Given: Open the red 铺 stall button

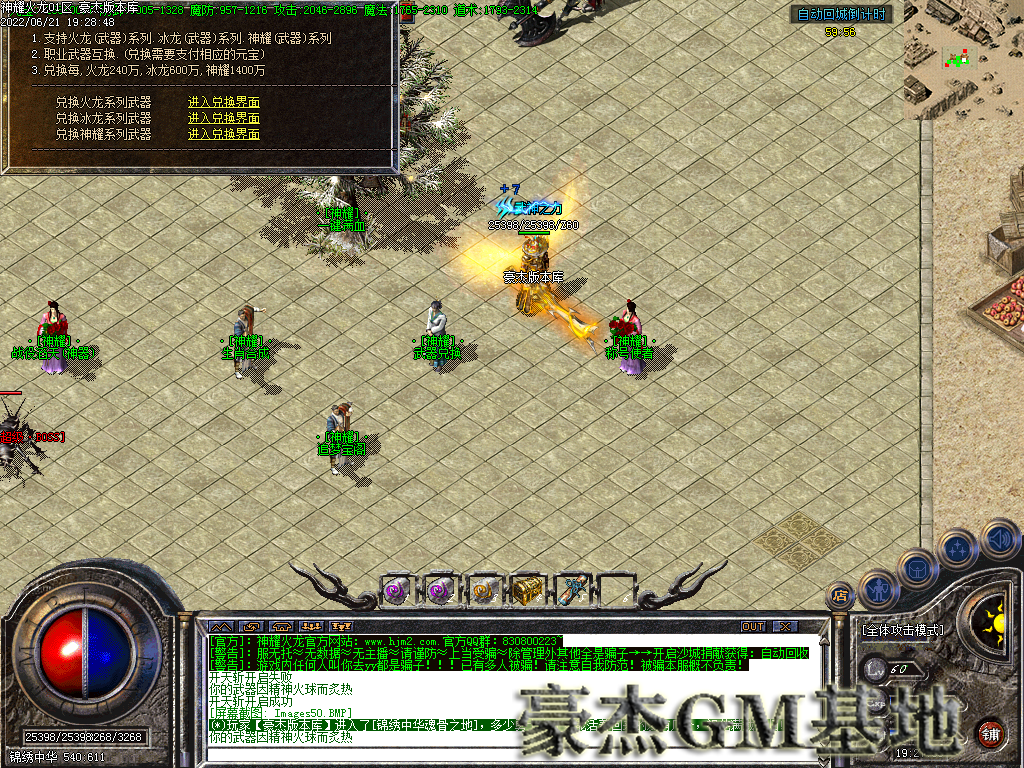Looking at the screenshot, I should click(991, 731).
